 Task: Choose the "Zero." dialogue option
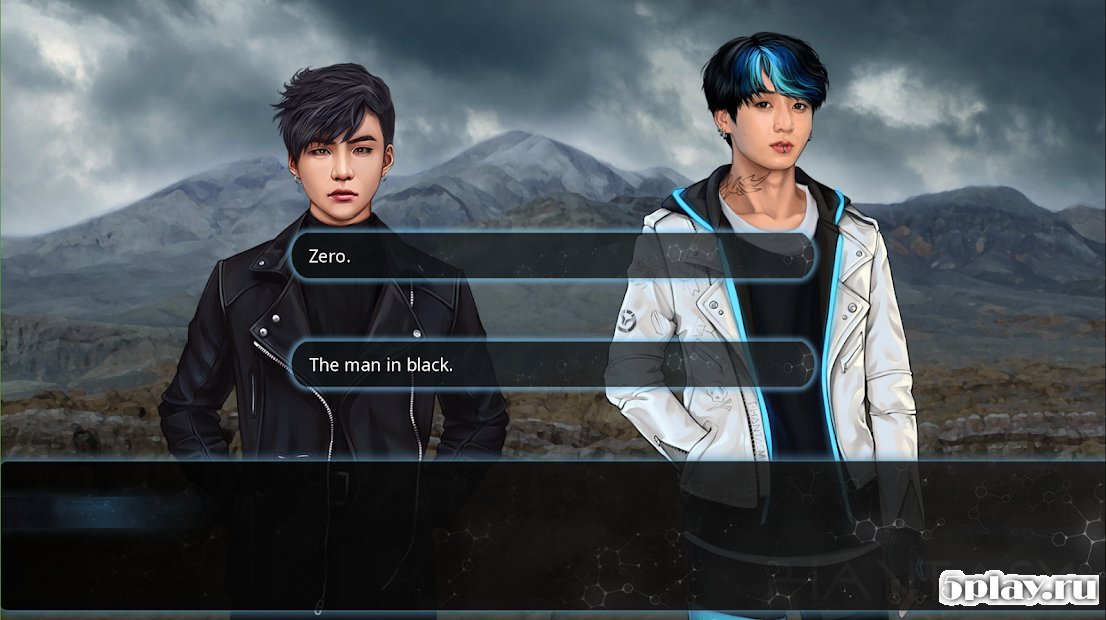point(552,257)
